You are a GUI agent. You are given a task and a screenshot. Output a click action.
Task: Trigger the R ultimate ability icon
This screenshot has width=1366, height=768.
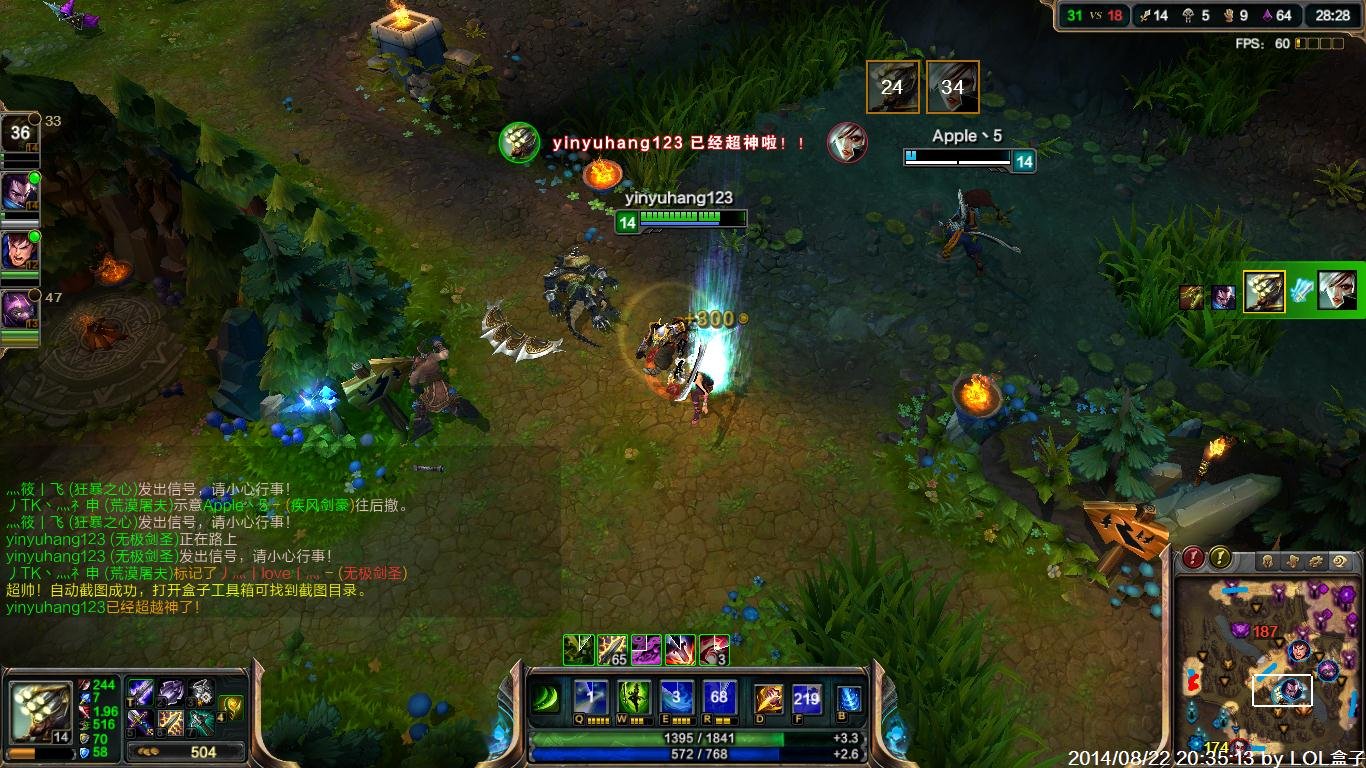tap(719, 697)
